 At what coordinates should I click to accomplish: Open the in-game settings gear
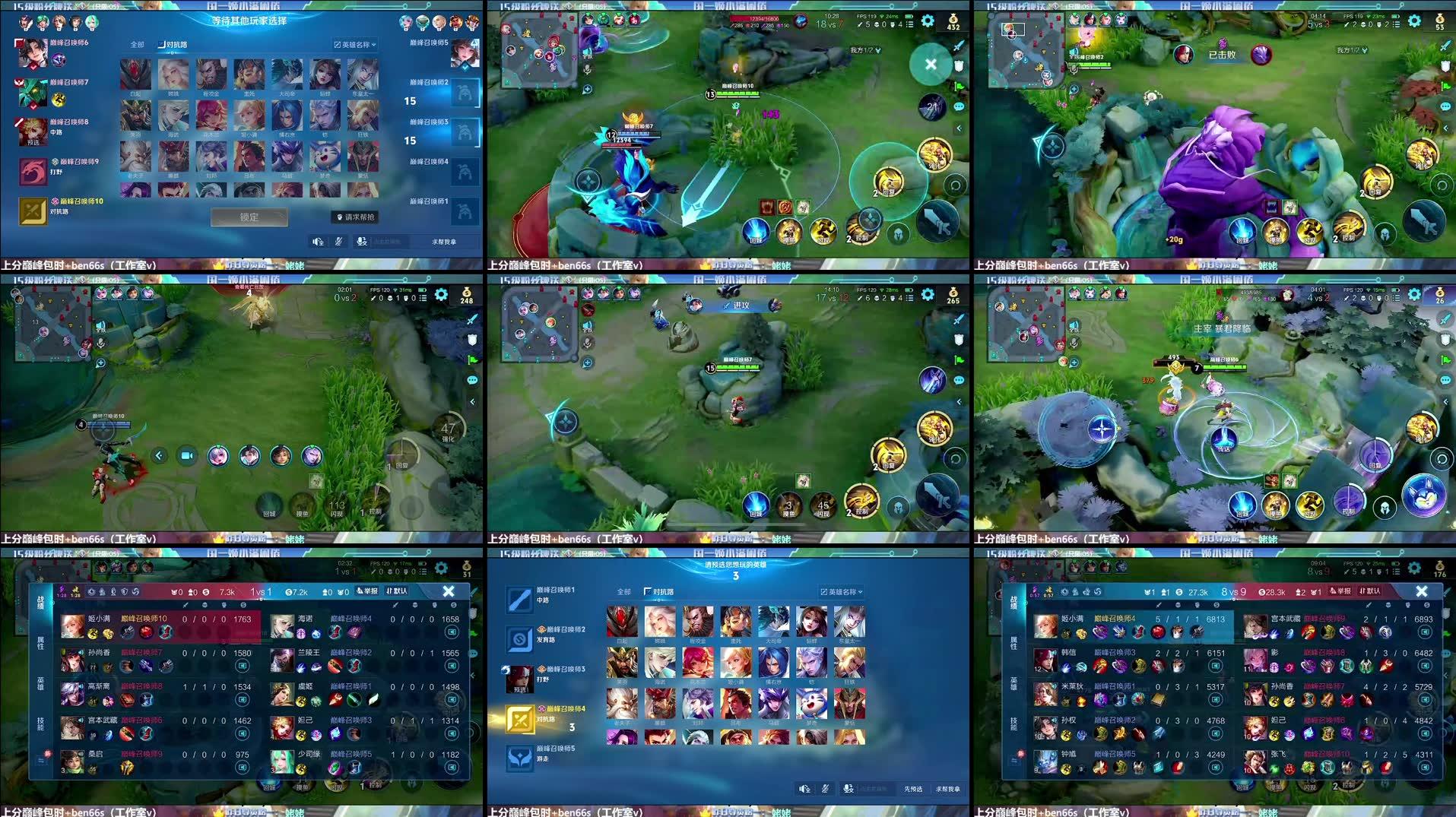point(927,21)
